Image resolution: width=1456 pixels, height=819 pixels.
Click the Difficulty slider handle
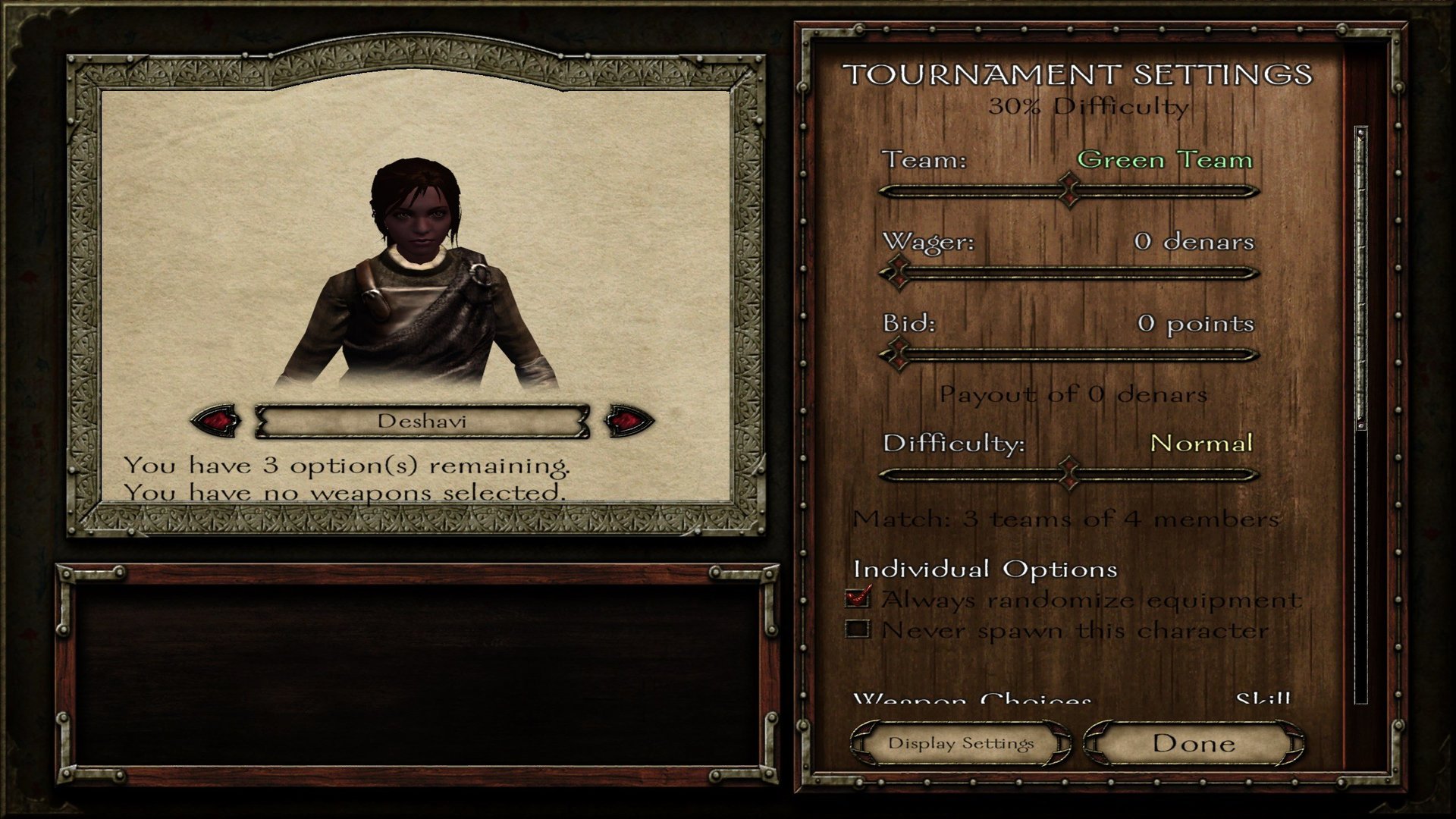(x=1069, y=475)
